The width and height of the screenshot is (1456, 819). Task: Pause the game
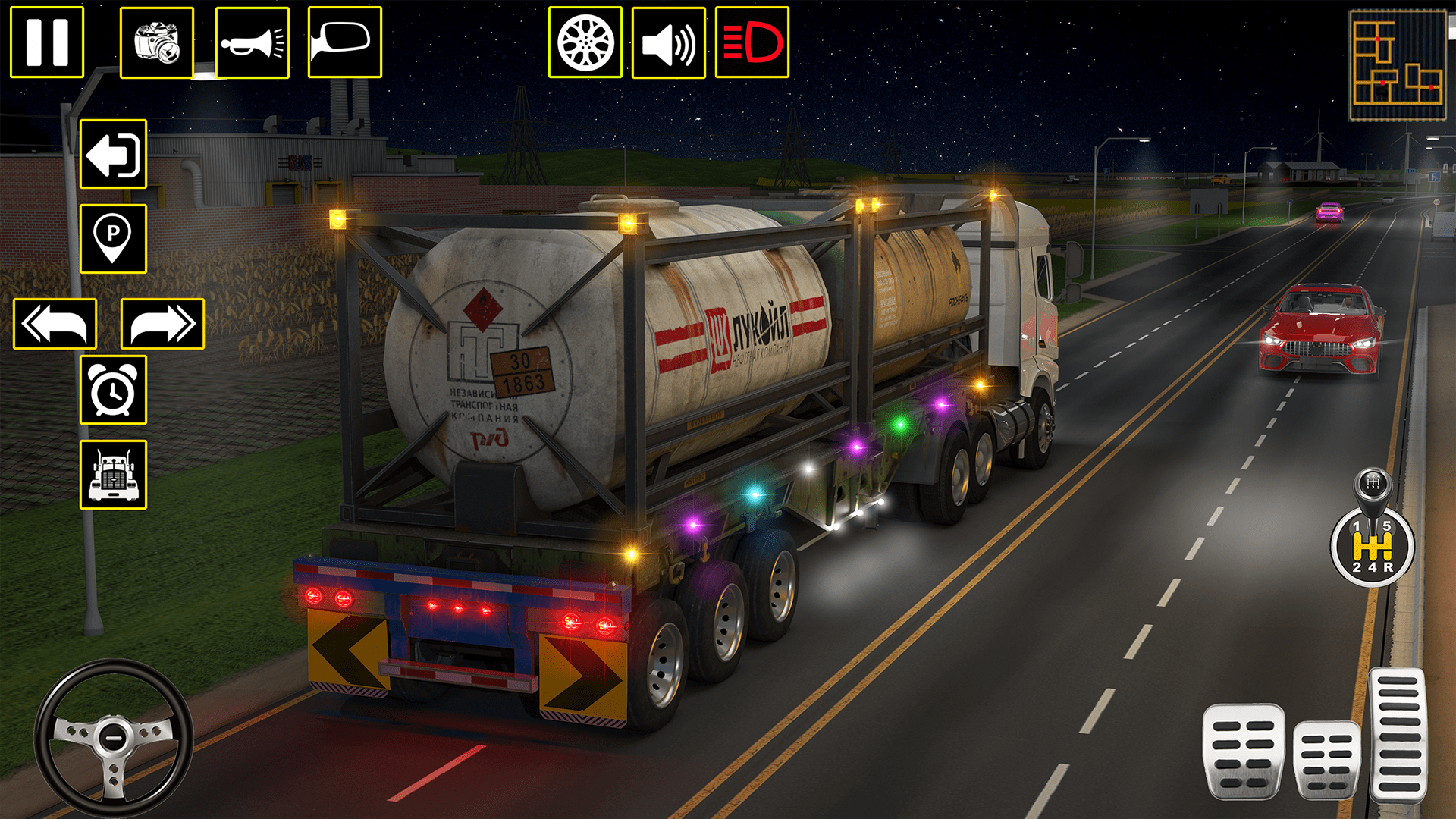pyautogui.click(x=45, y=42)
